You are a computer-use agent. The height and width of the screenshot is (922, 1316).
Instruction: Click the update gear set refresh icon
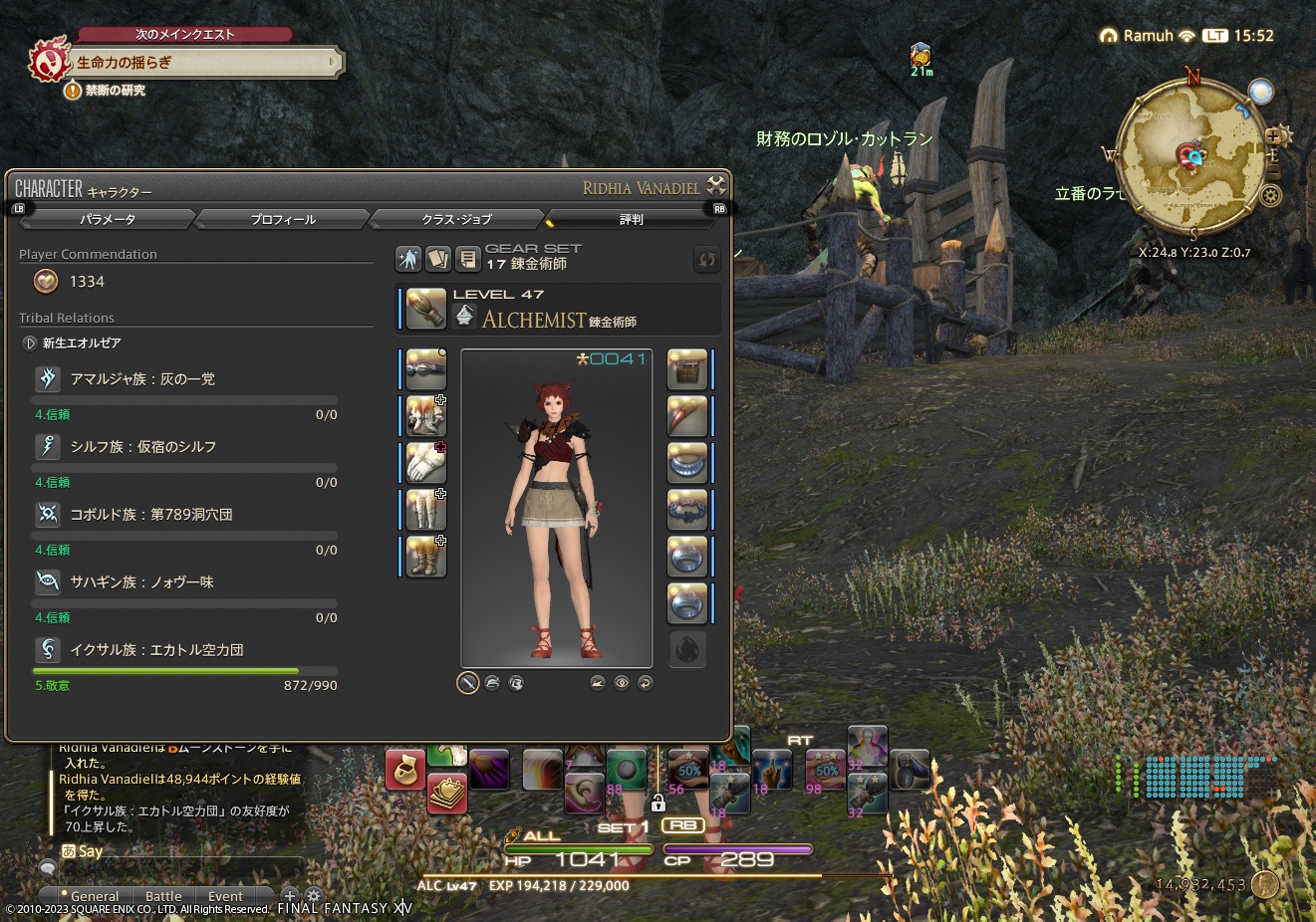coord(707,260)
